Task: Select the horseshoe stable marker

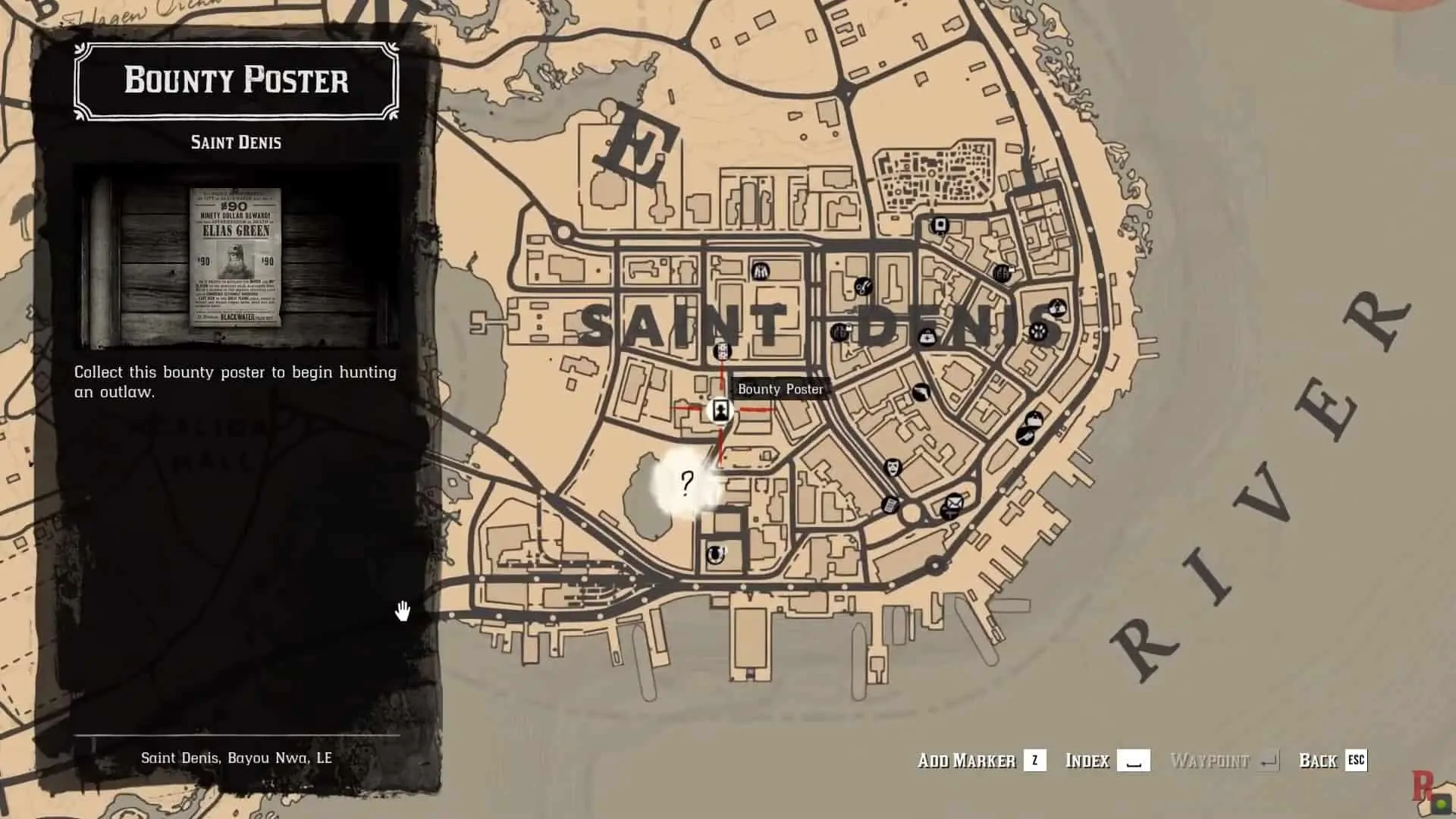Action: pos(714,555)
